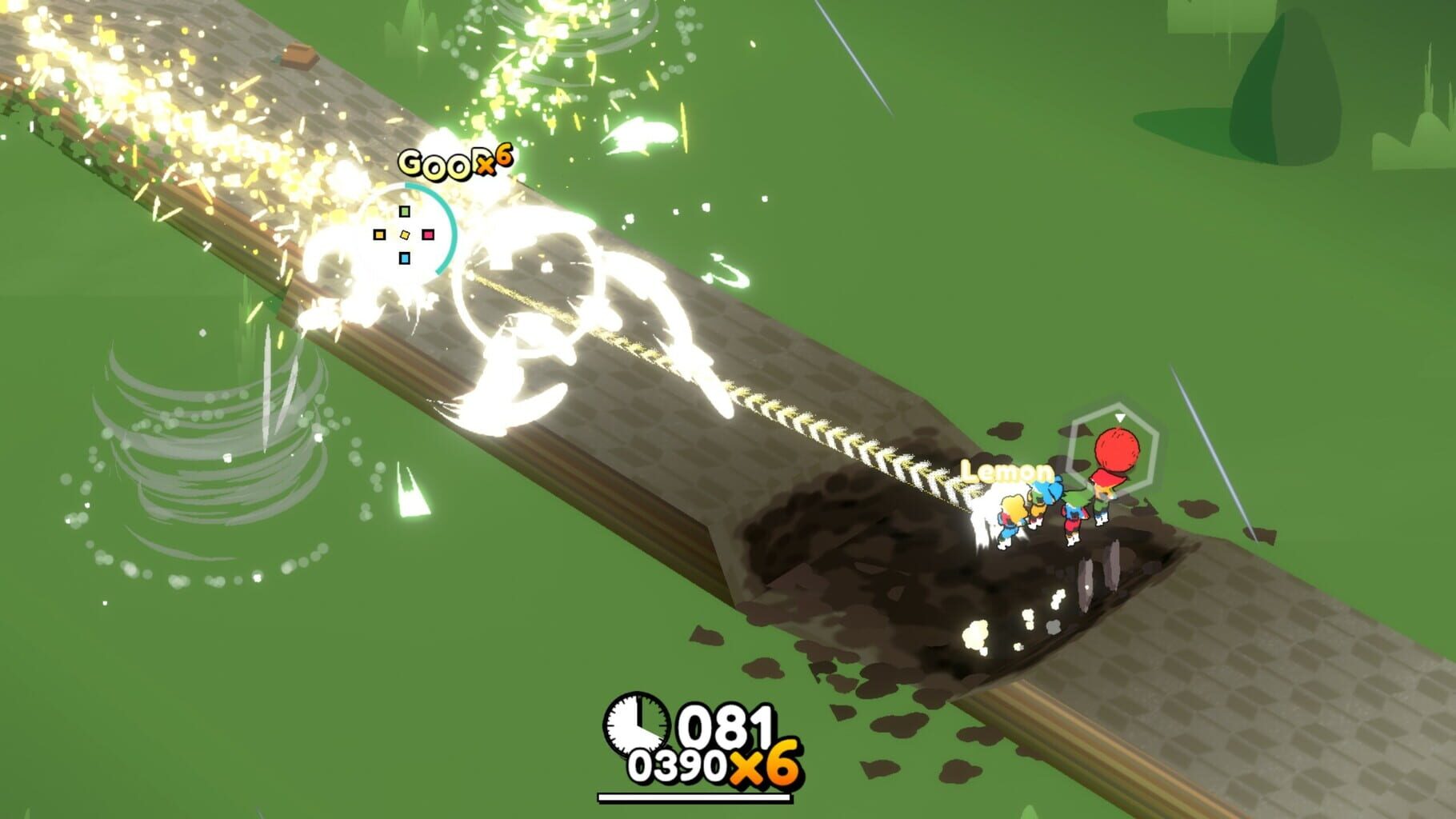Click the red balloon above the hexagon marker
Screen dimensions: 1456x819
point(1118,448)
